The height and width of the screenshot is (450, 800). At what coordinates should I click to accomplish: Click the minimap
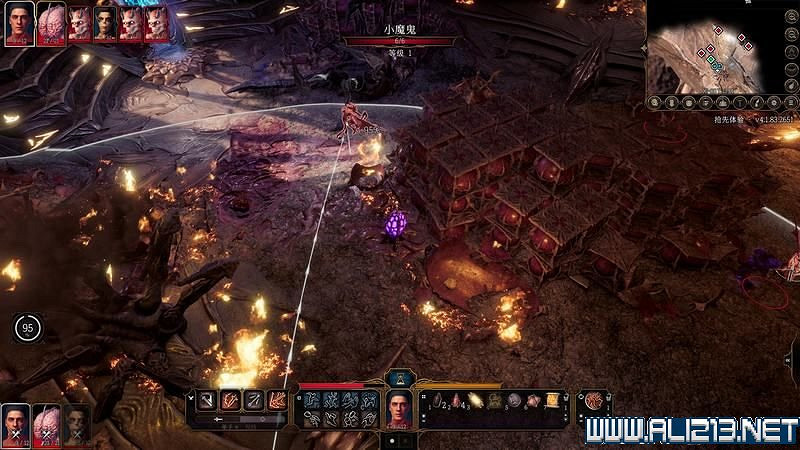pyautogui.click(x=708, y=48)
